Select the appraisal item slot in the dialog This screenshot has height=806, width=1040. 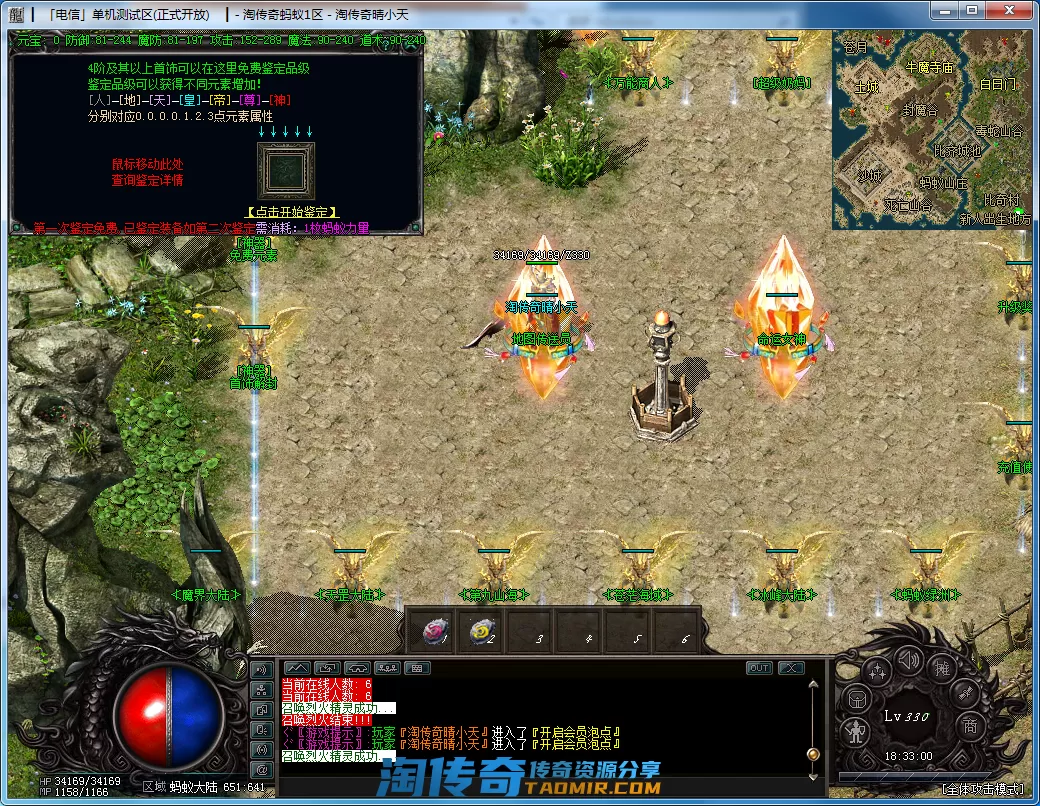pyautogui.click(x=285, y=170)
